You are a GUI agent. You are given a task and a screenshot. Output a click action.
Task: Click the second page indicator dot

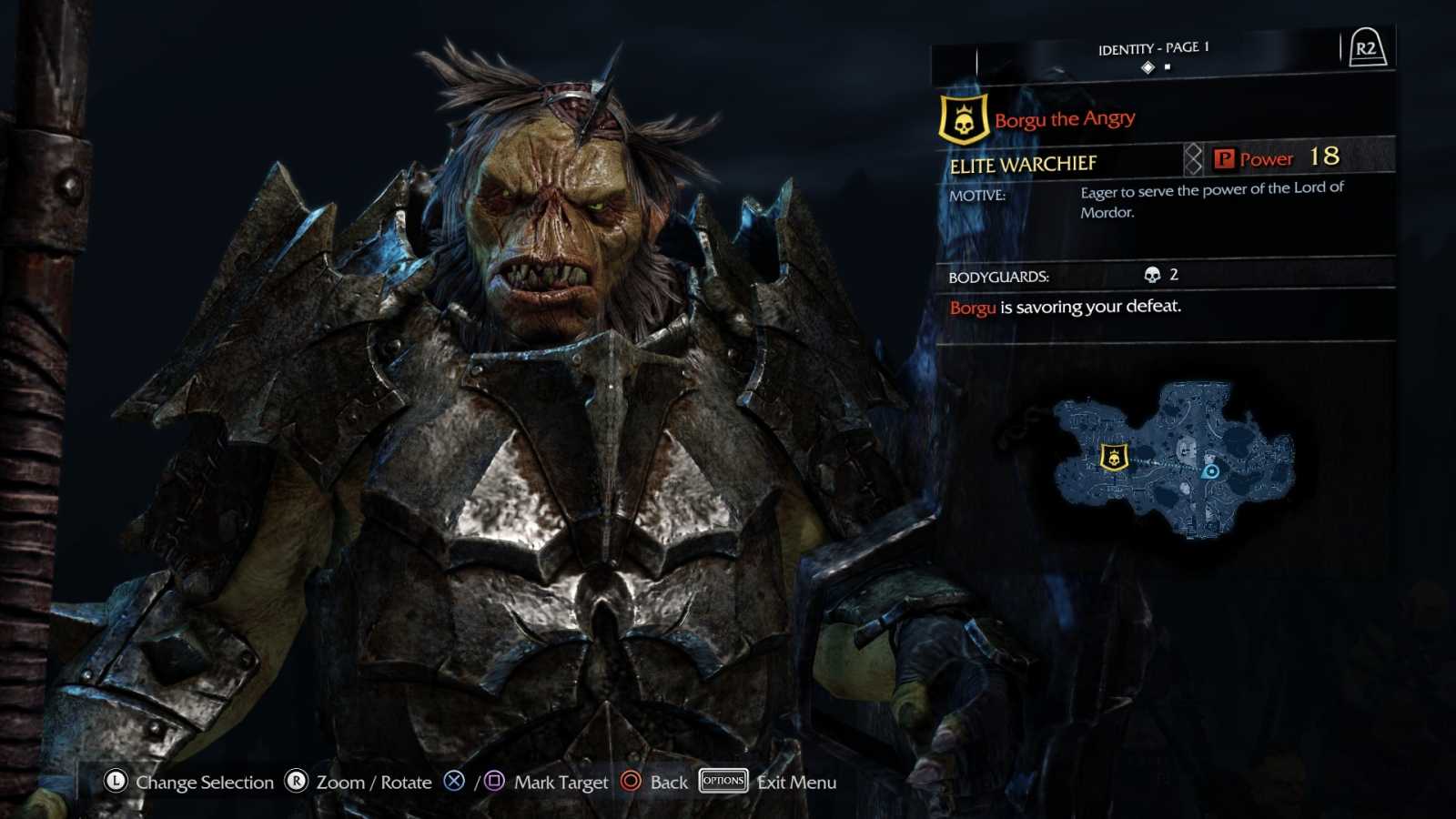(1168, 65)
